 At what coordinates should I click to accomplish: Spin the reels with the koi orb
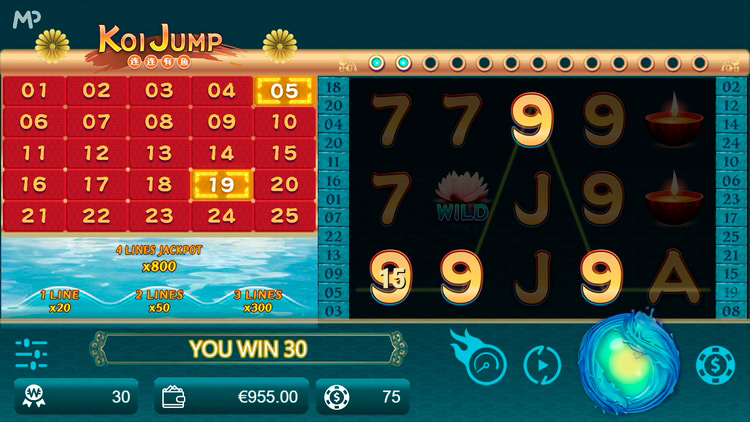tap(630, 363)
